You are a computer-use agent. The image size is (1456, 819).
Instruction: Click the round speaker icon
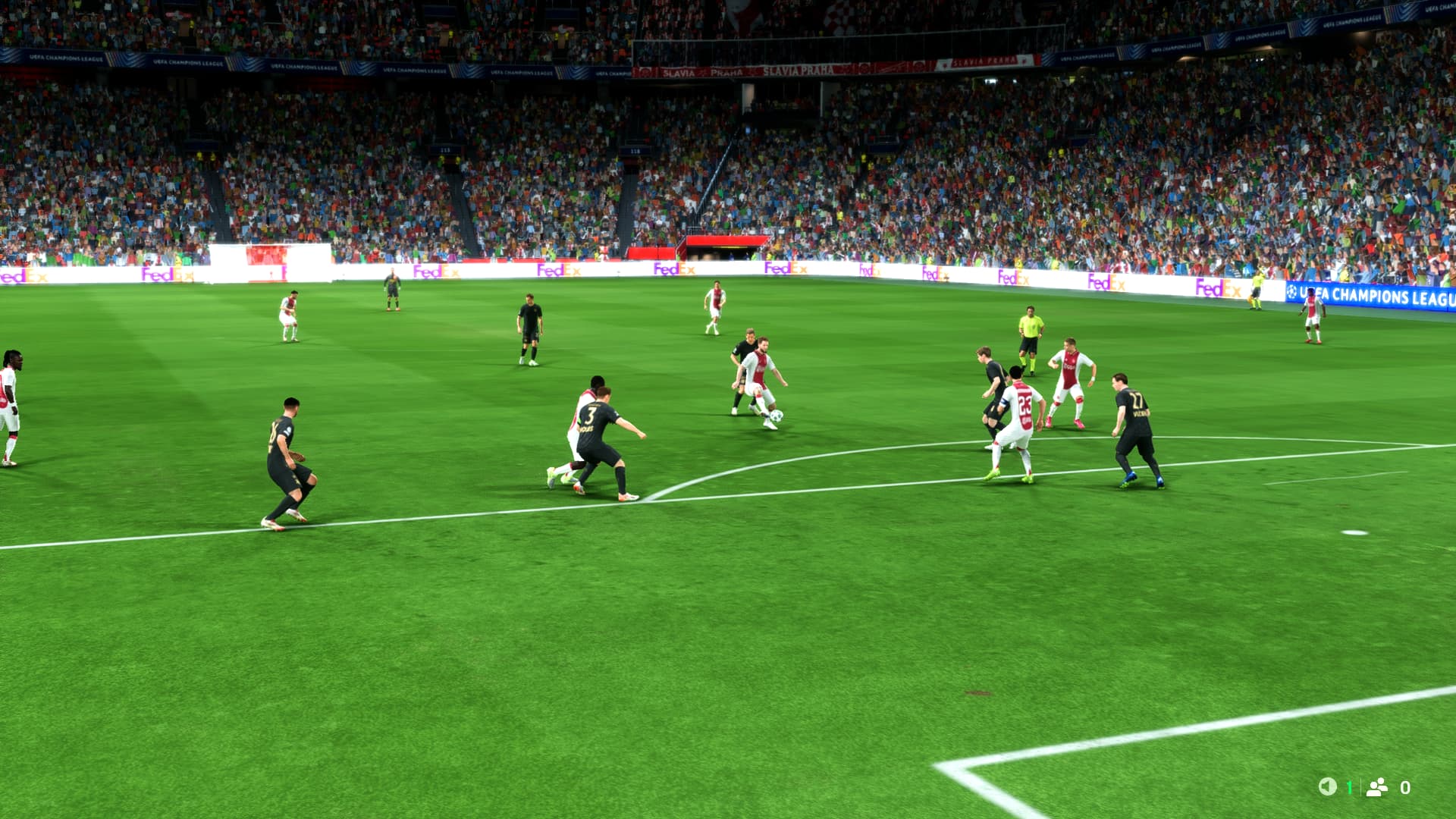[1327, 786]
